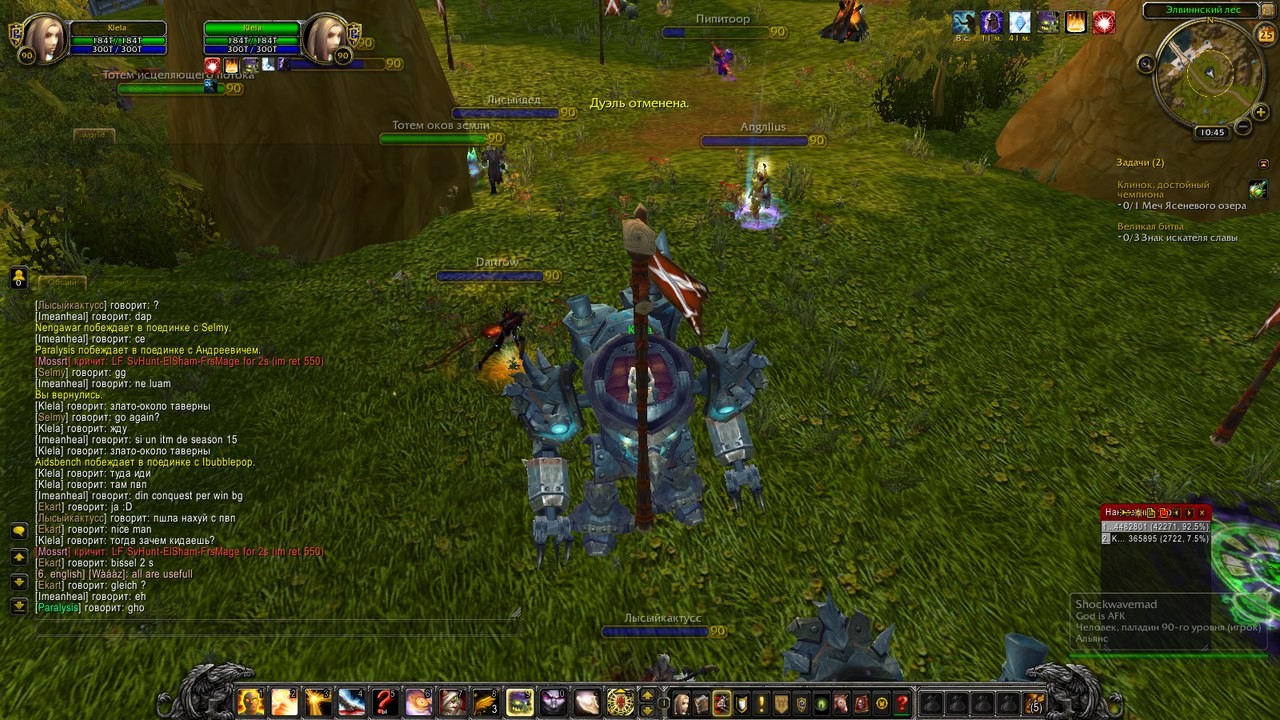This screenshot has height=720, width=1280.
Task: Open the quest log exclamation mark button
Action: click(761, 703)
